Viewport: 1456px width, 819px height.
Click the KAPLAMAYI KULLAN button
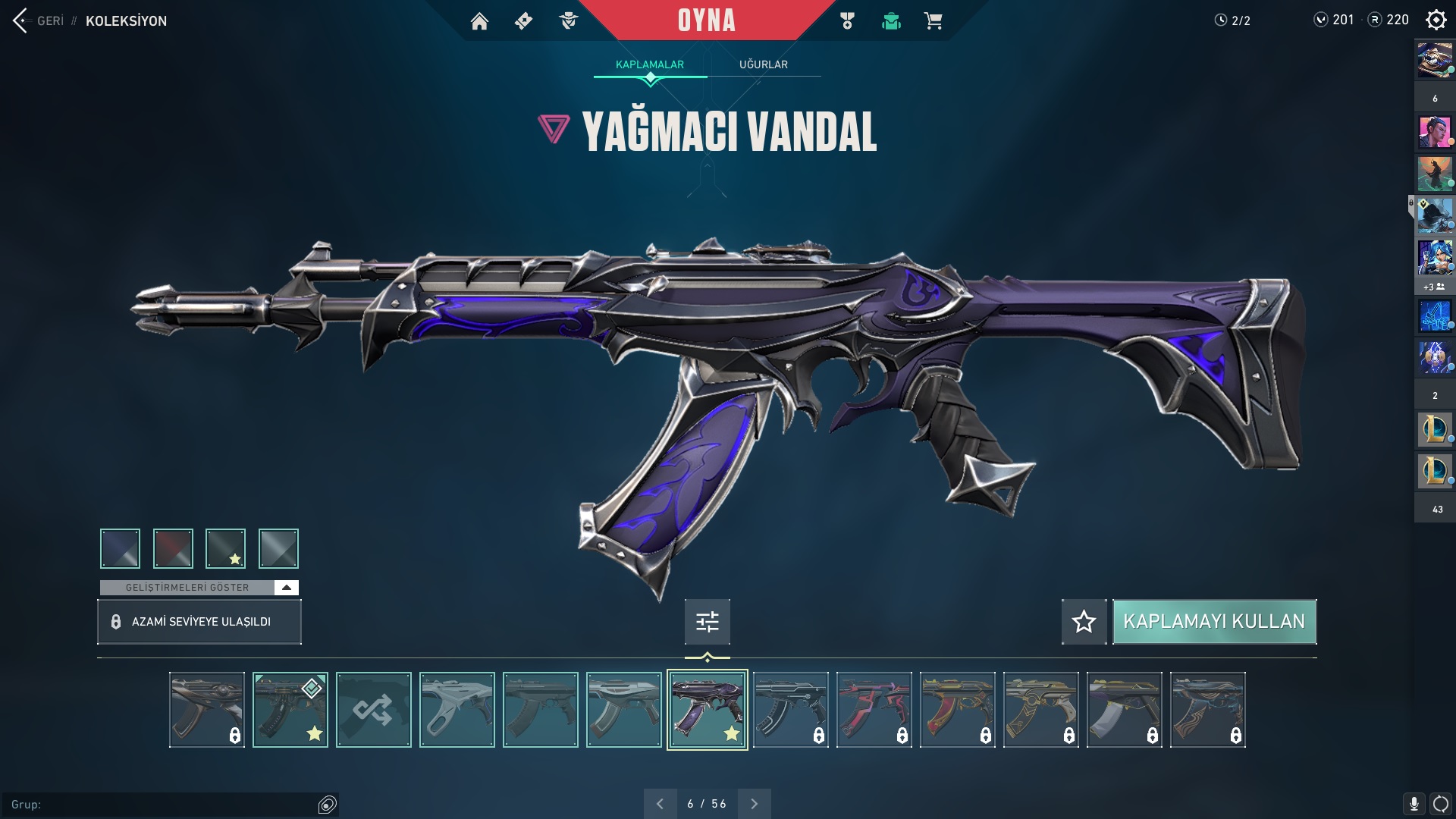tap(1214, 622)
